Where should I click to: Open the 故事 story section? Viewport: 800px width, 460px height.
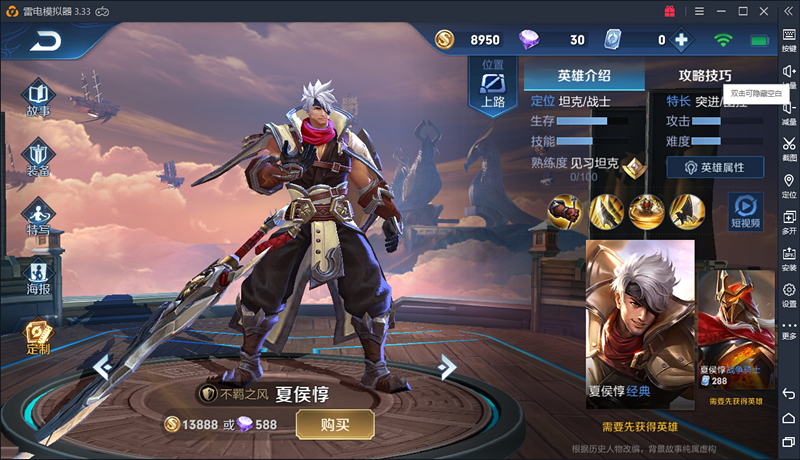[x=38, y=98]
